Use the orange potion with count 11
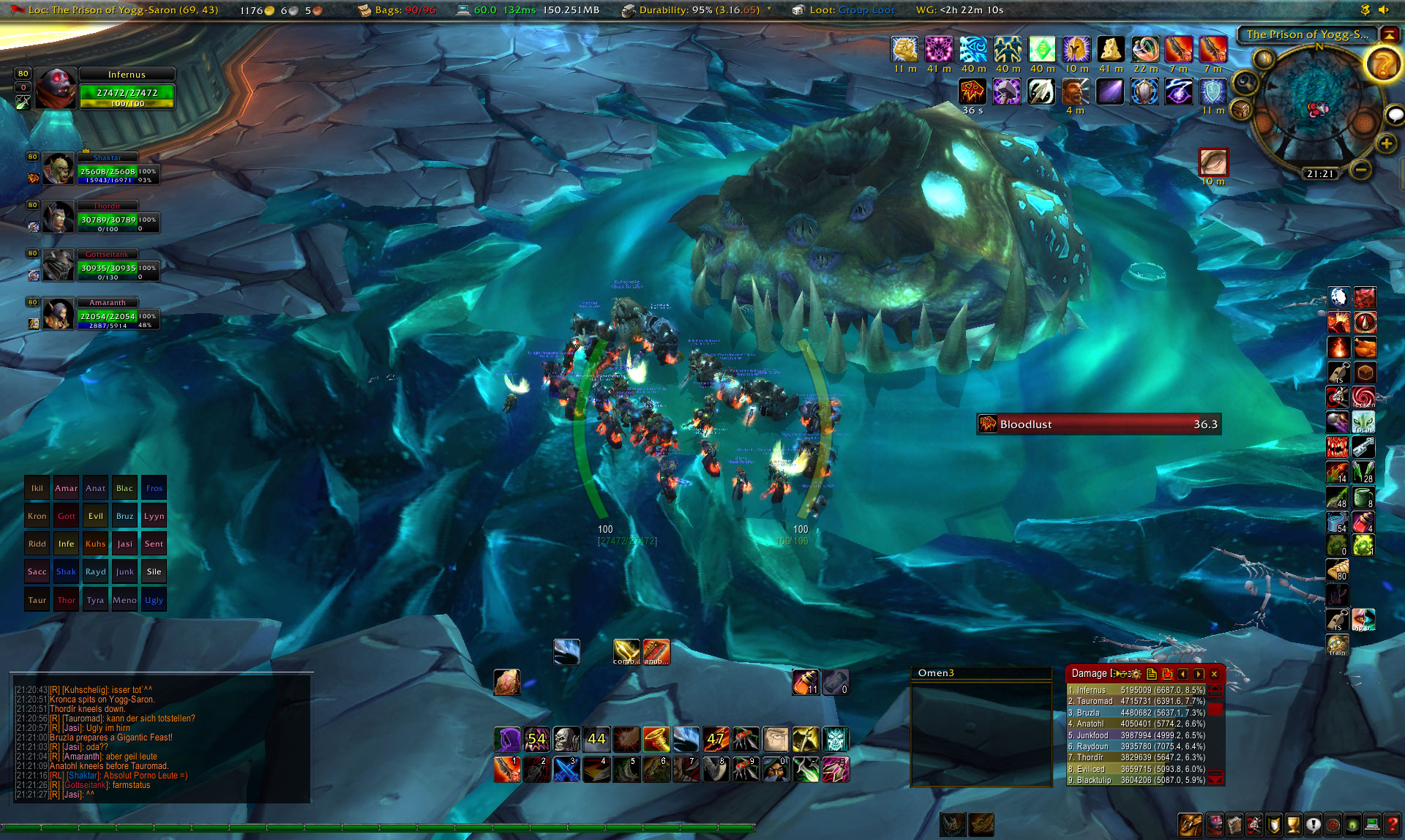 [806, 682]
